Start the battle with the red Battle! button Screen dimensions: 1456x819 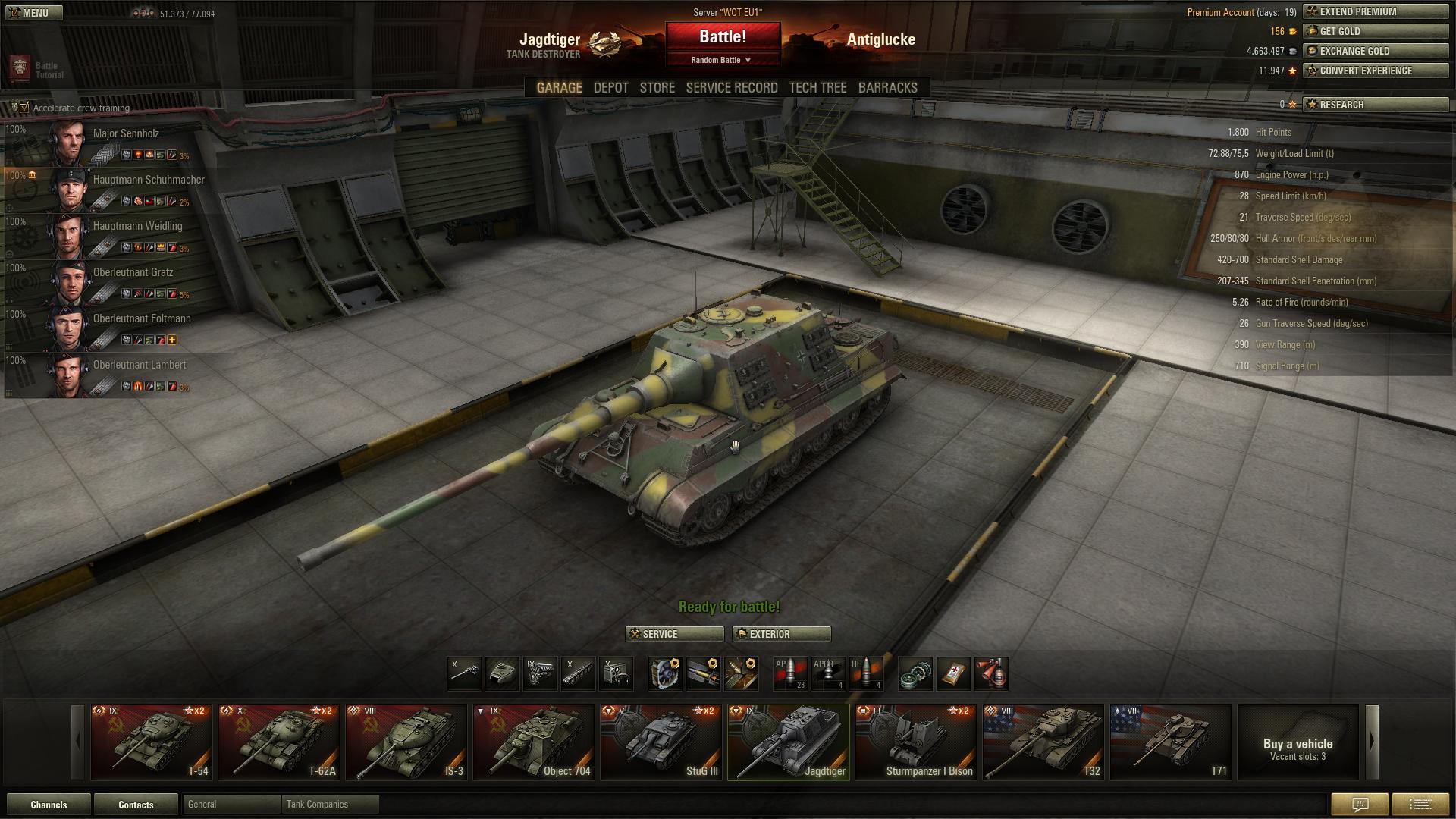pyautogui.click(x=723, y=37)
